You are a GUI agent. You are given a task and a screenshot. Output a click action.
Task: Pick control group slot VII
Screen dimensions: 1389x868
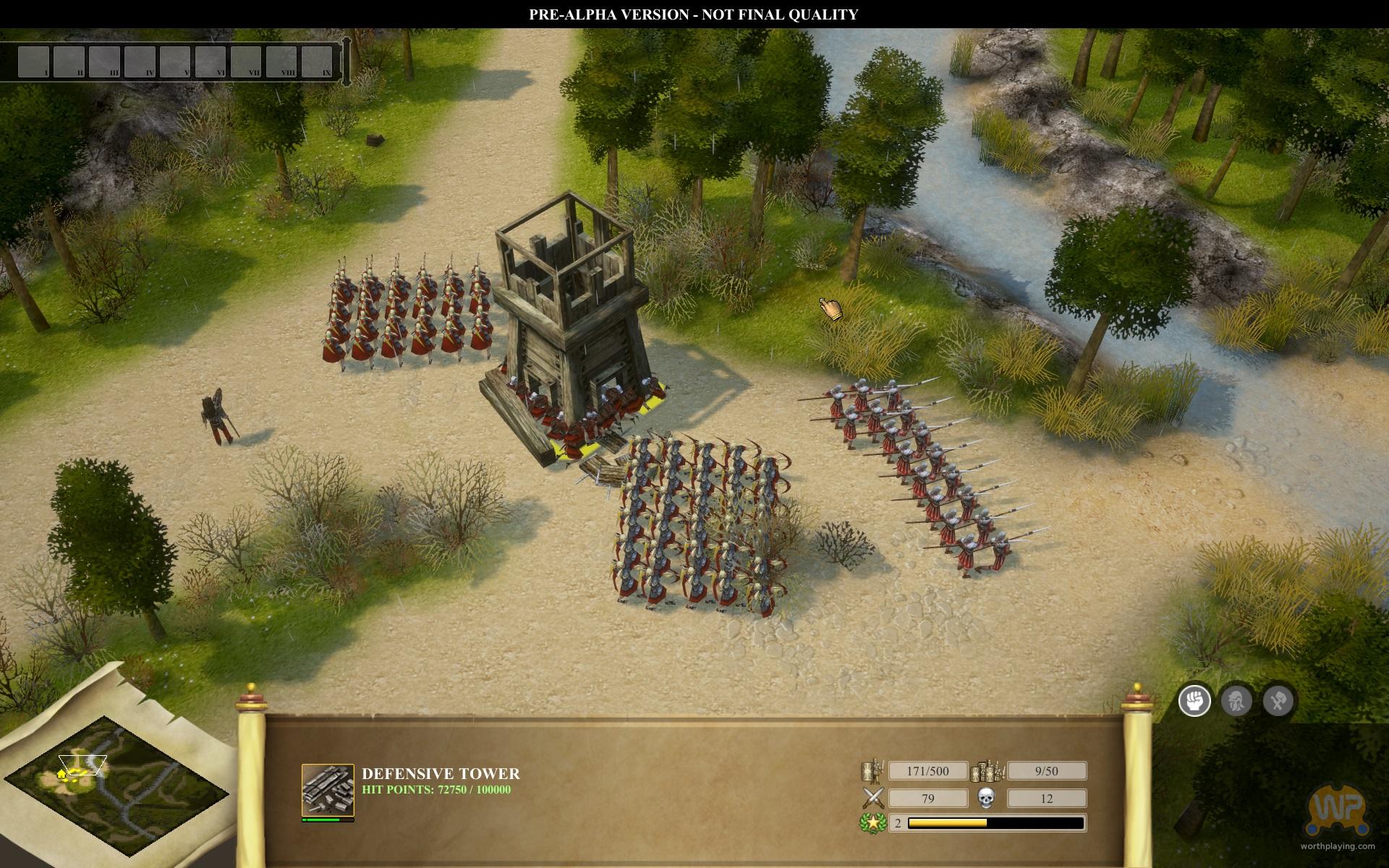tap(246, 61)
